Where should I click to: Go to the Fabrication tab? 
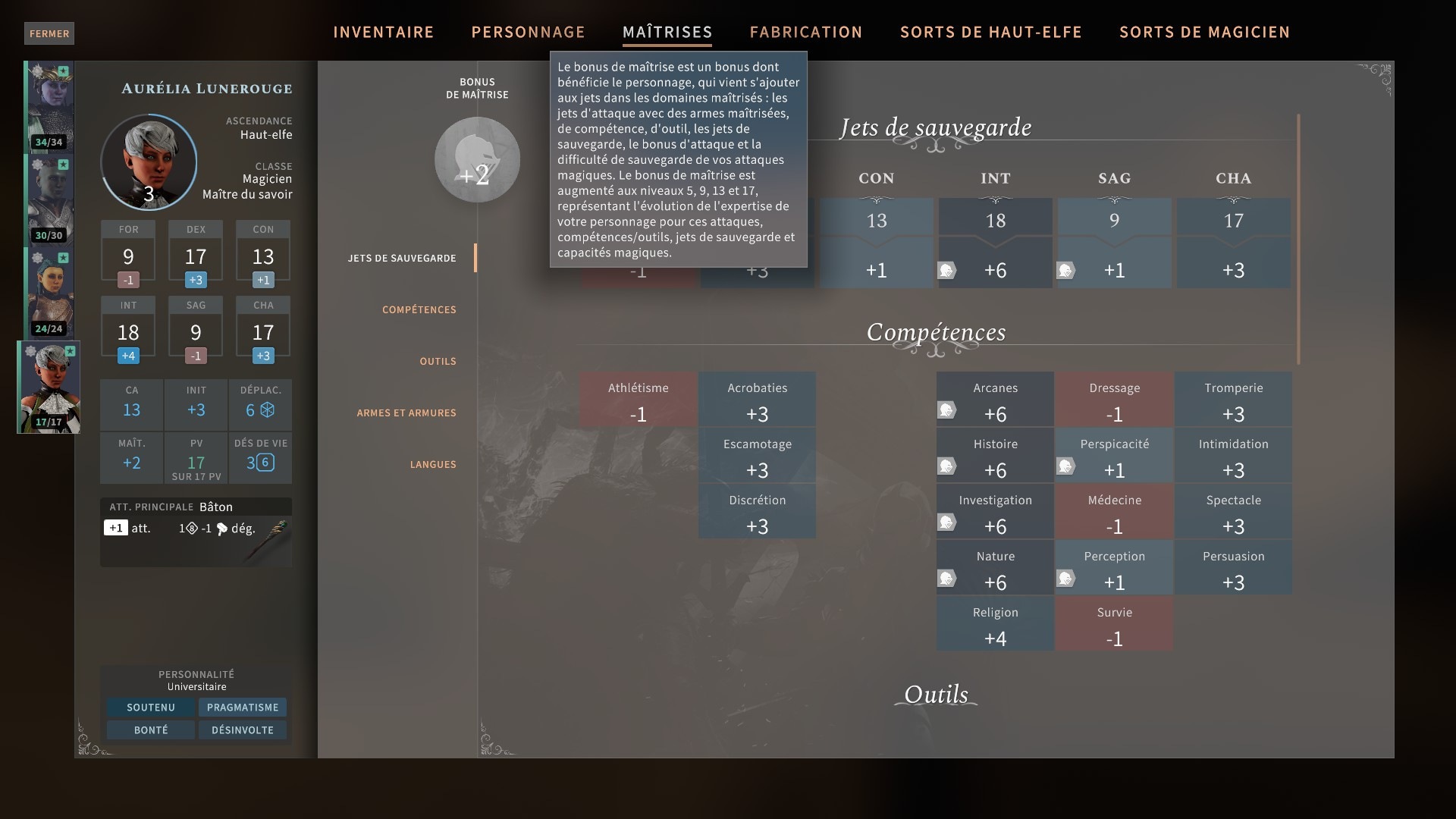point(805,32)
